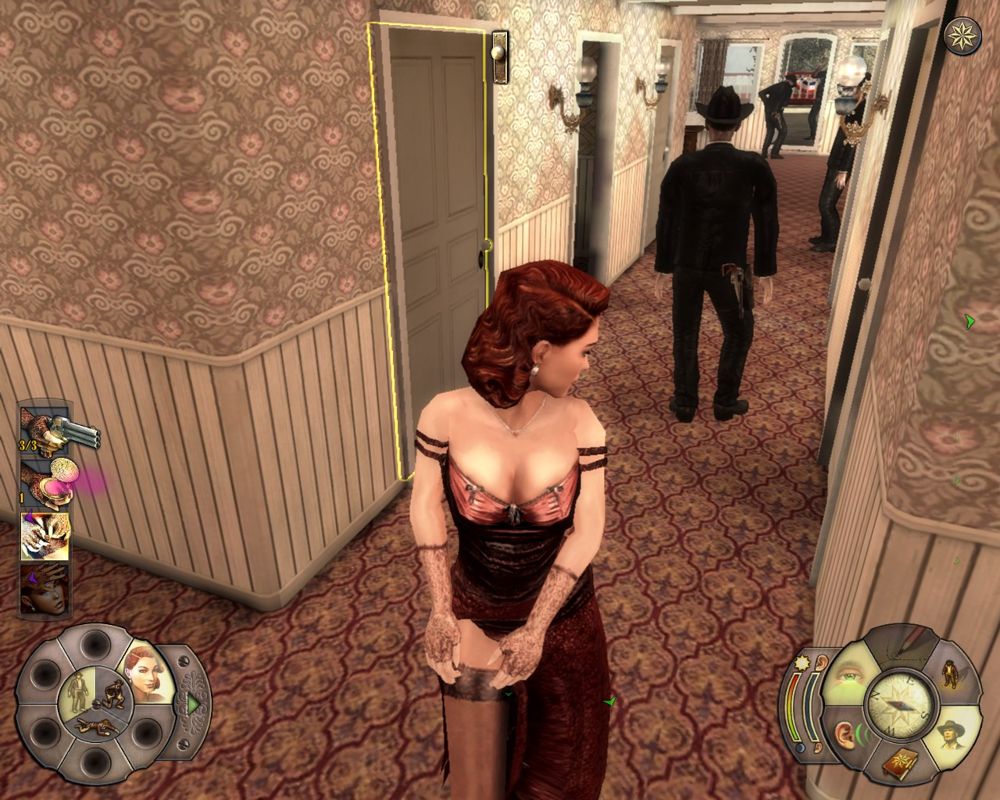Use the seduce face ability icon
The image size is (1000, 800).
[45, 589]
